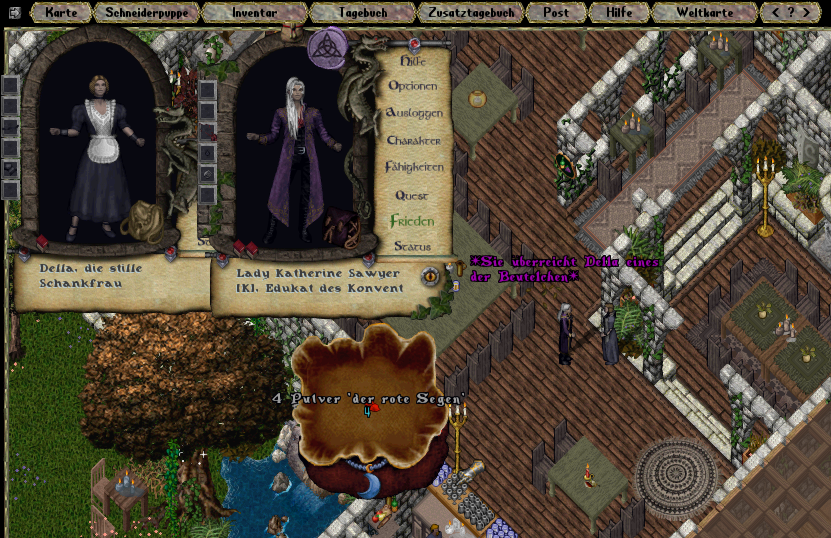Open the Karte map window
The height and width of the screenshot is (538, 831).
(61, 13)
